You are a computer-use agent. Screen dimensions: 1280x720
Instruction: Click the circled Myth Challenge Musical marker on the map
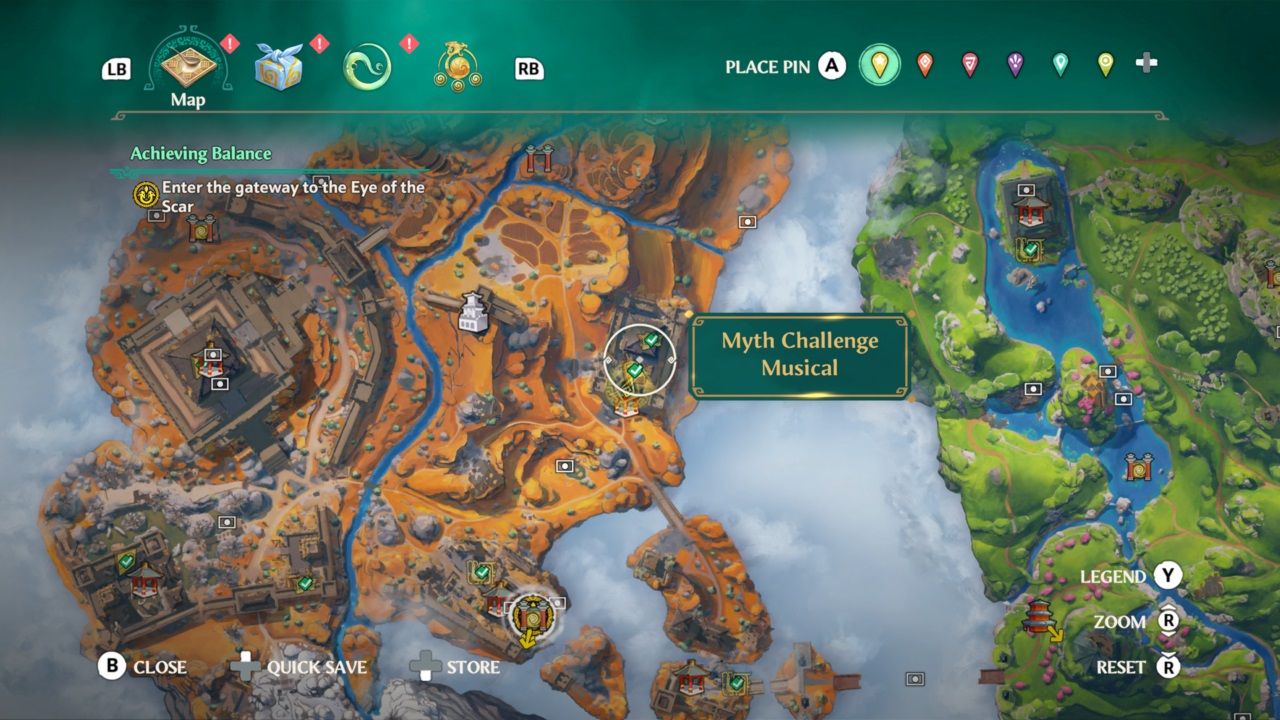pyautogui.click(x=640, y=360)
